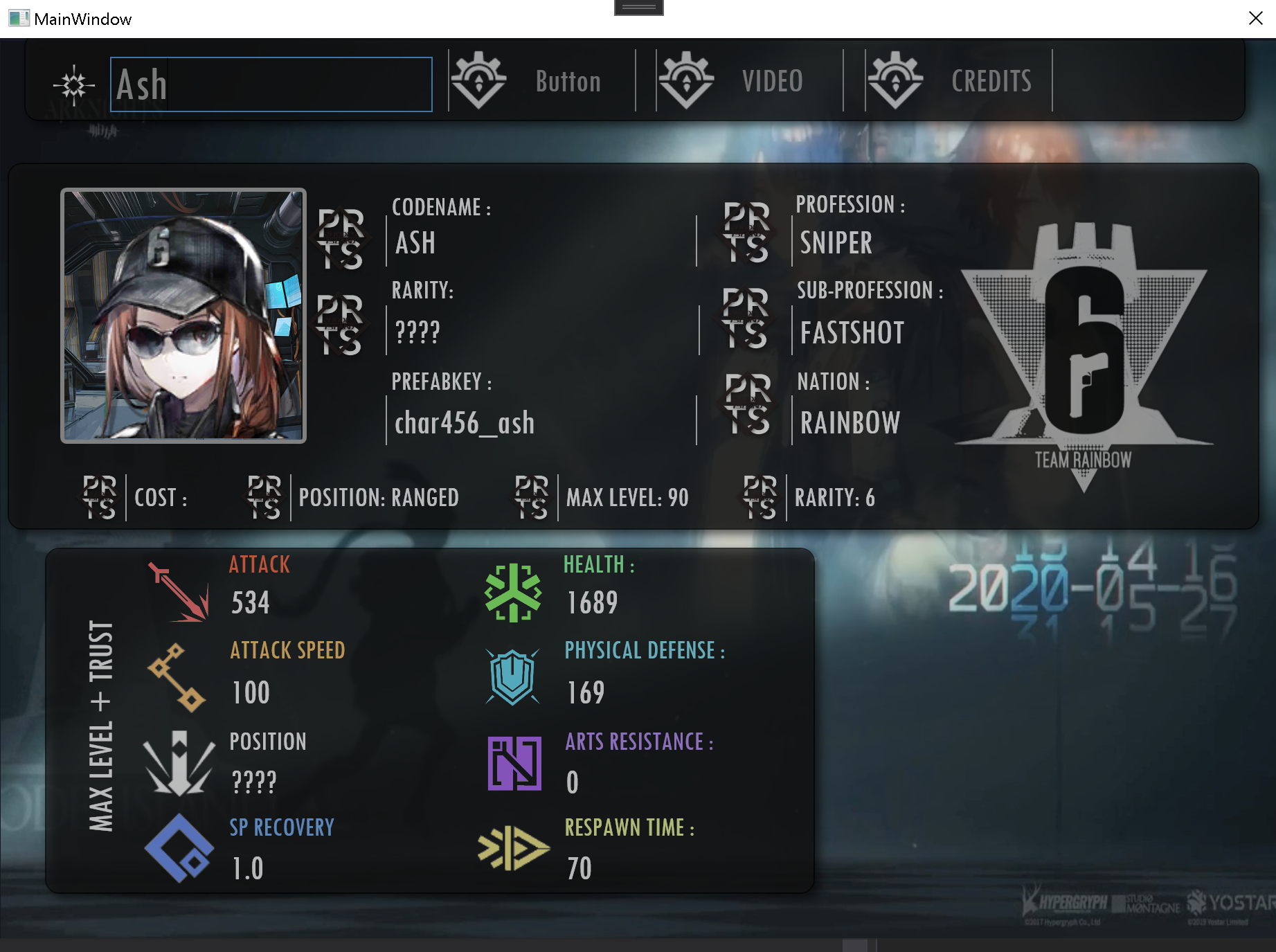Show the CREDITS screen
The image size is (1276, 952).
tap(958, 82)
